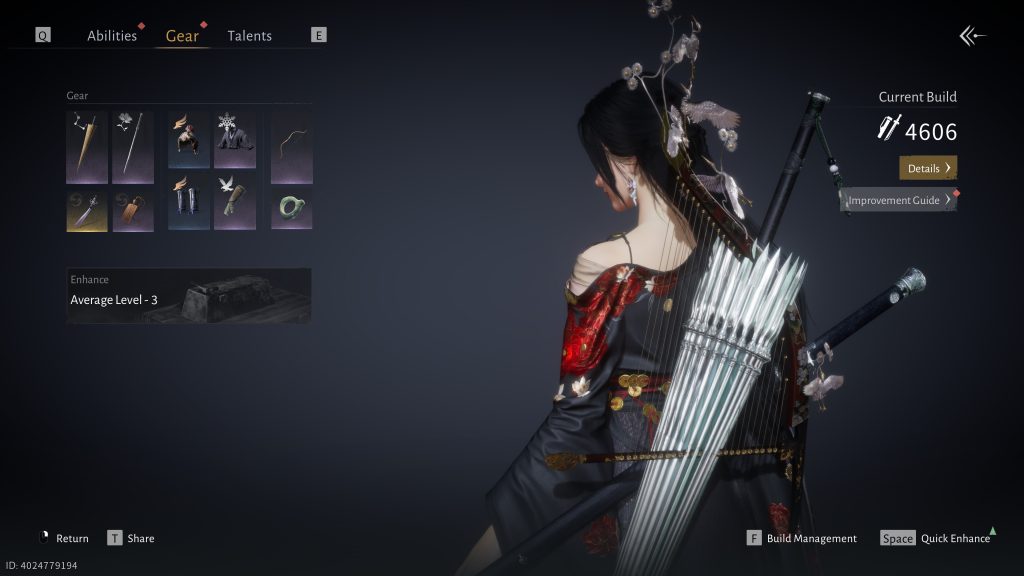Viewport: 1024px width, 576px height.
Task: Switch to the Abilities tab
Action: [x=112, y=36]
